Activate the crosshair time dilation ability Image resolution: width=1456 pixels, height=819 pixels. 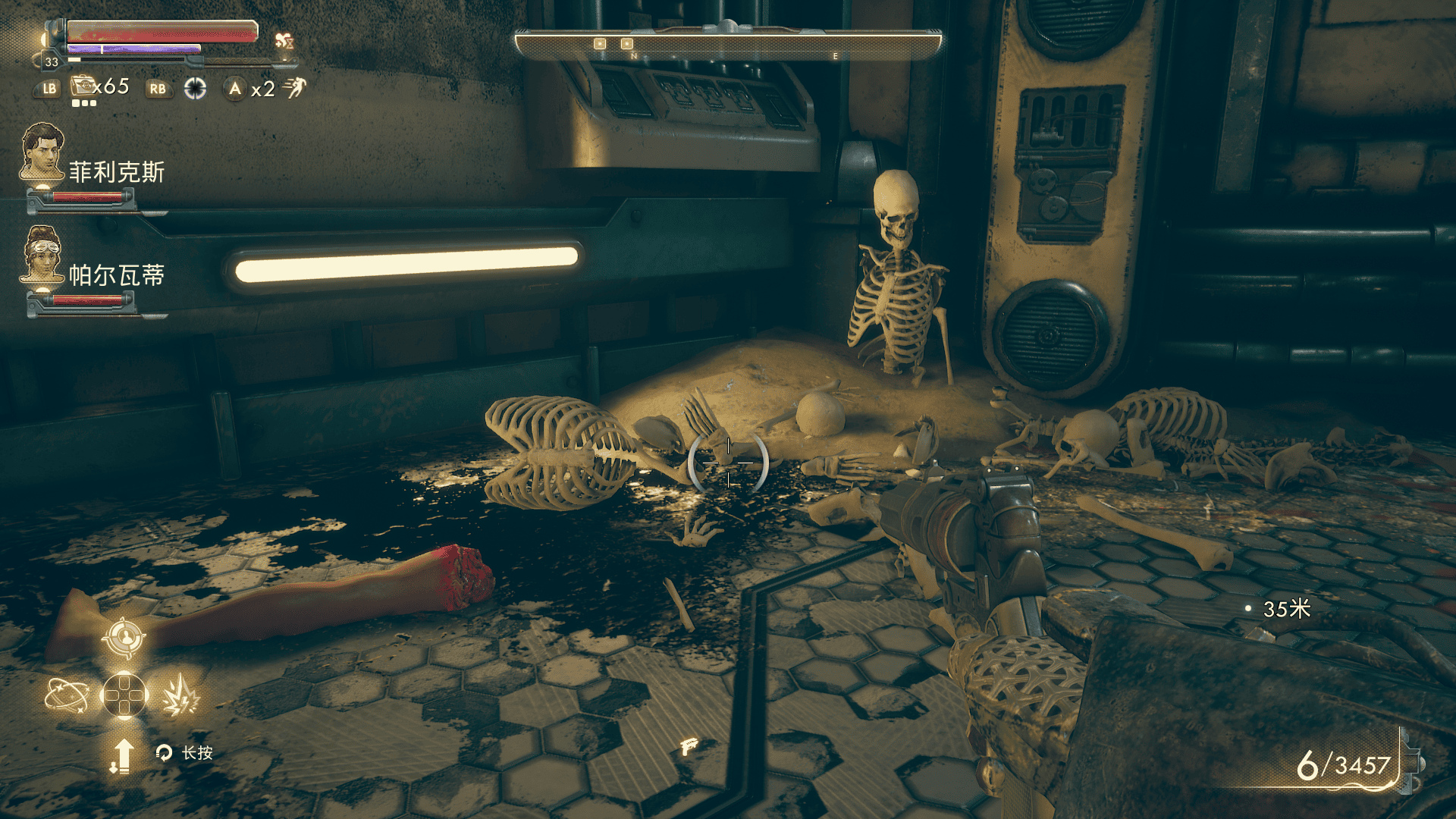tap(195, 89)
